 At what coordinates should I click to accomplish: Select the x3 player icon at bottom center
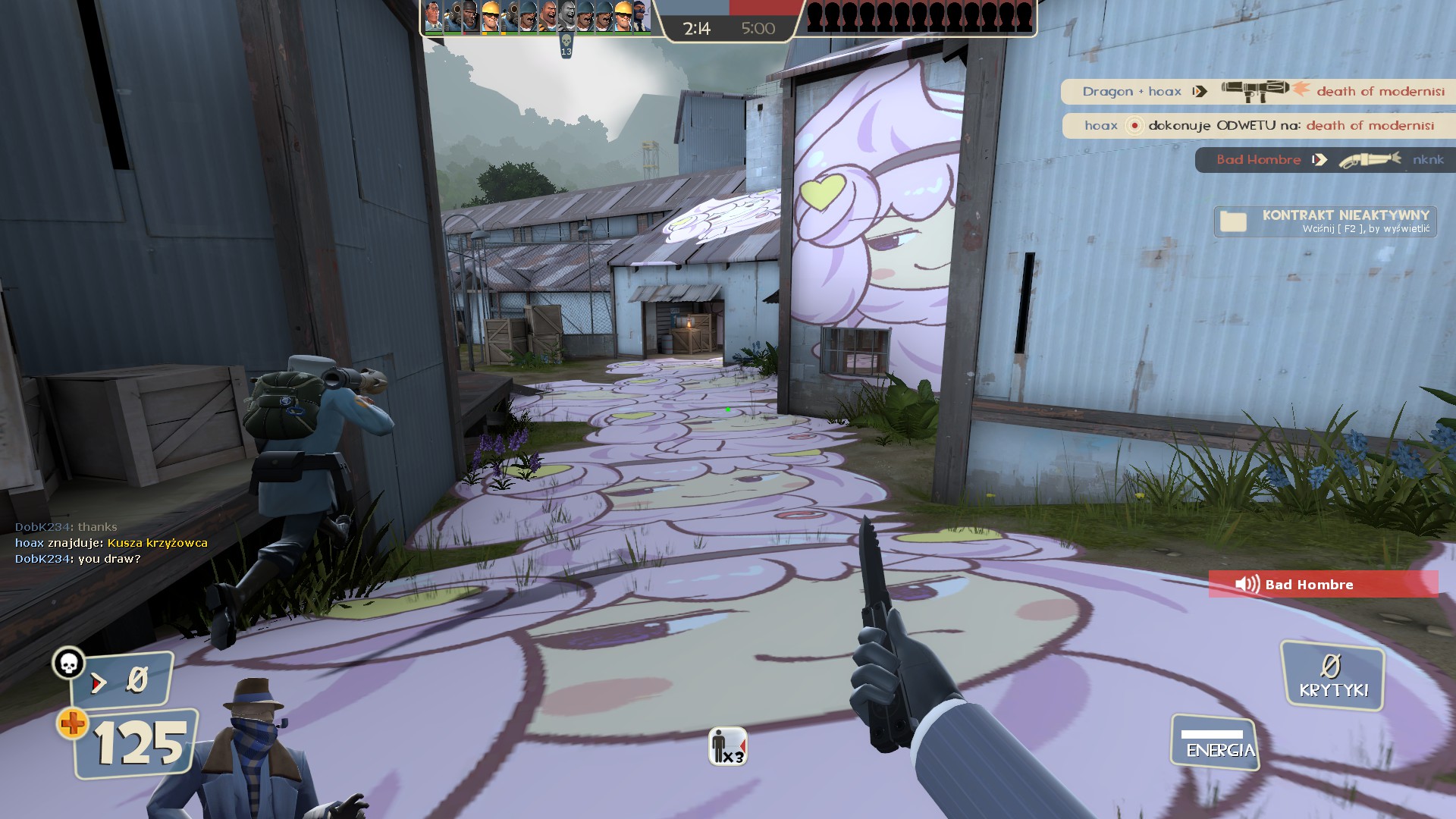727,746
